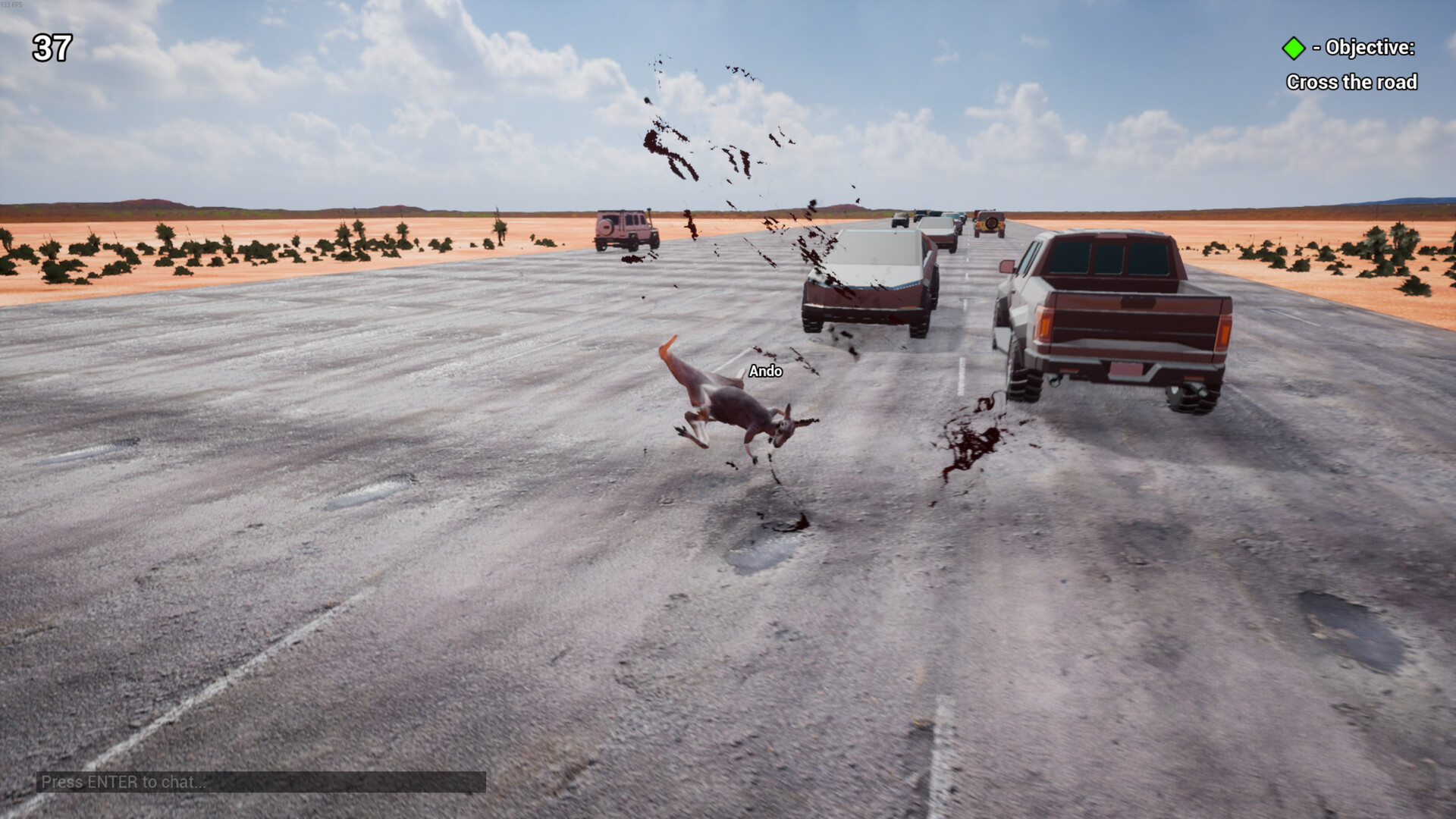Click the green diamond objective marker icon
This screenshot has height=819, width=1456.
click(x=1294, y=48)
